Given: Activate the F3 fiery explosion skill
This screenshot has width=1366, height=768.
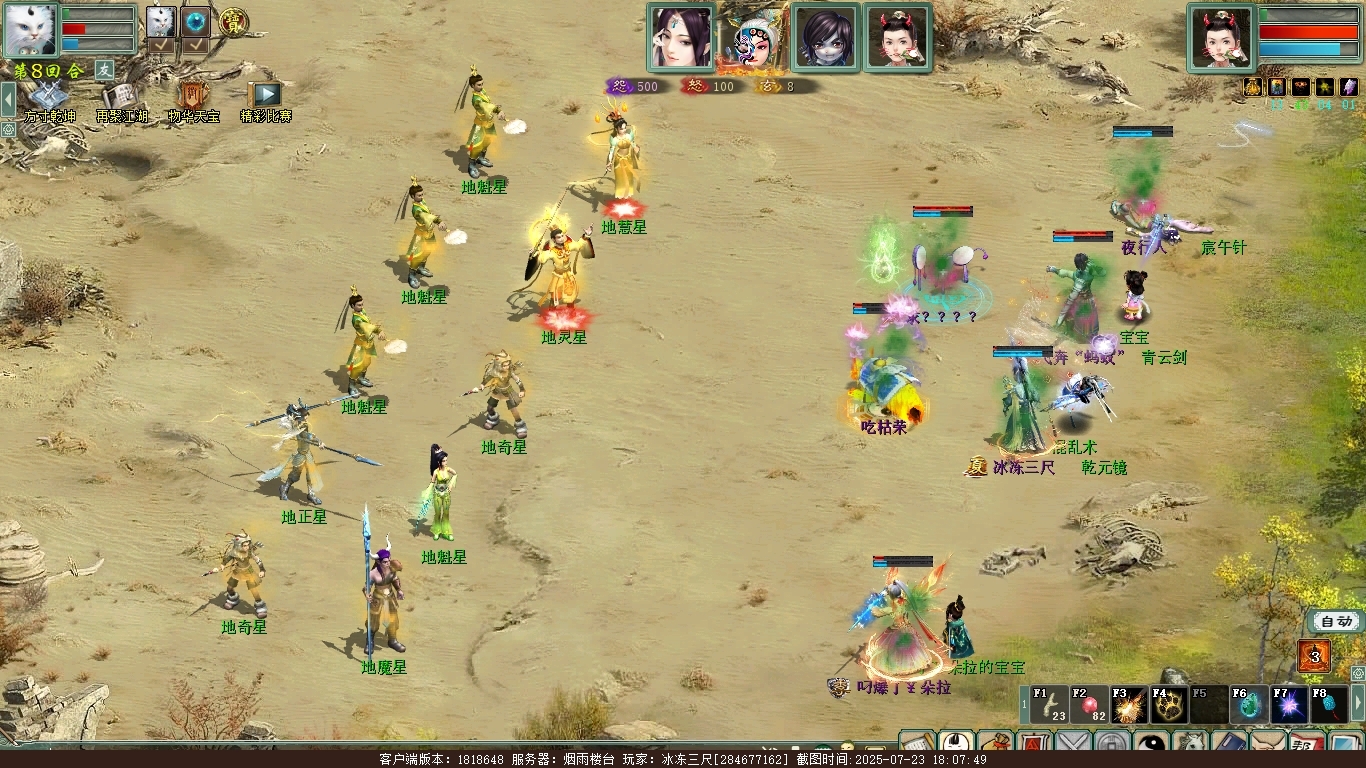Looking at the screenshot, I should (x=1129, y=705).
